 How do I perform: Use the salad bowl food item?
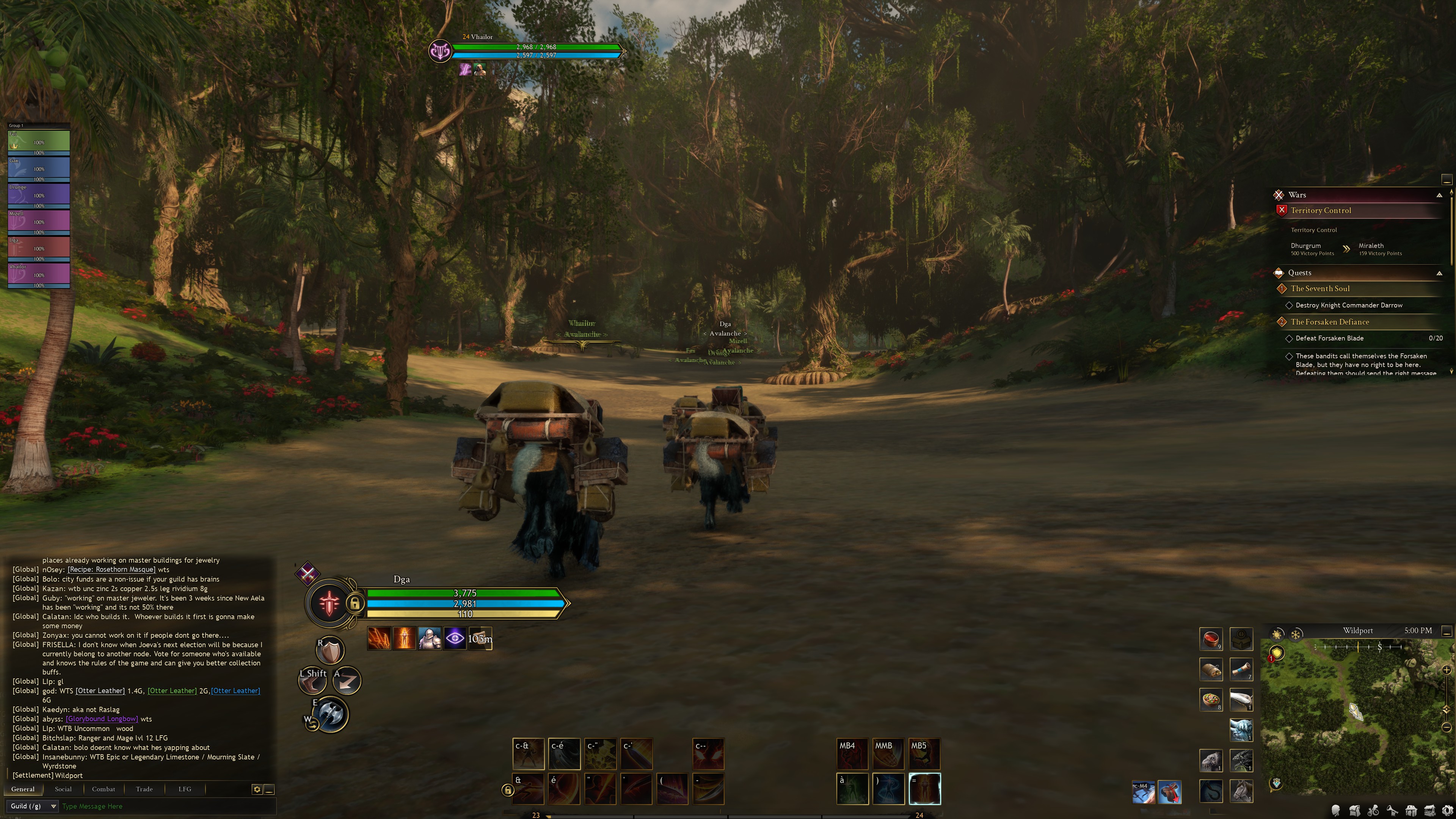pyautogui.click(x=1211, y=700)
